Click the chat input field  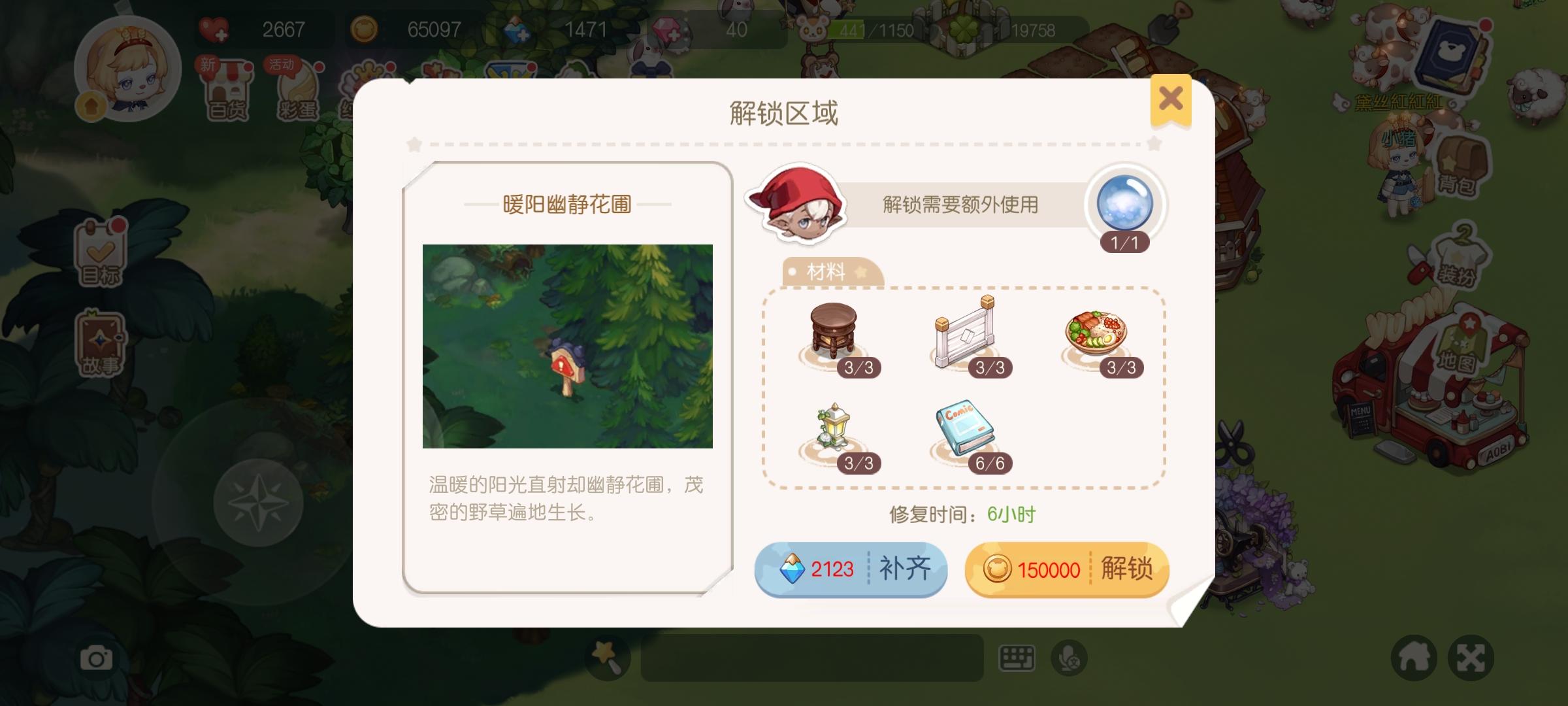point(810,657)
